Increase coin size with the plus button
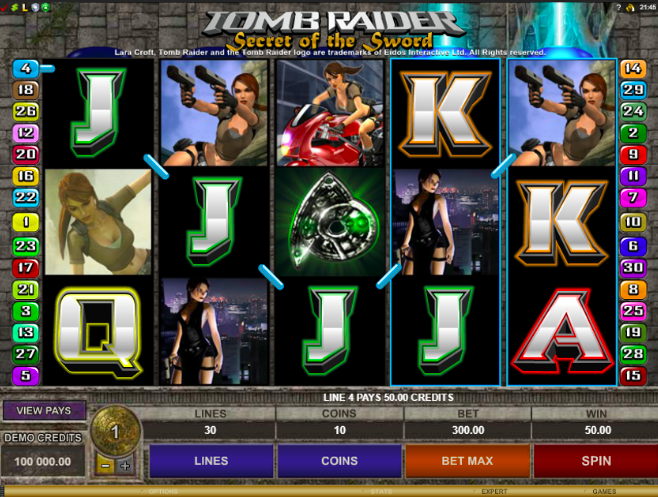The width and height of the screenshot is (658, 497). tap(125, 466)
